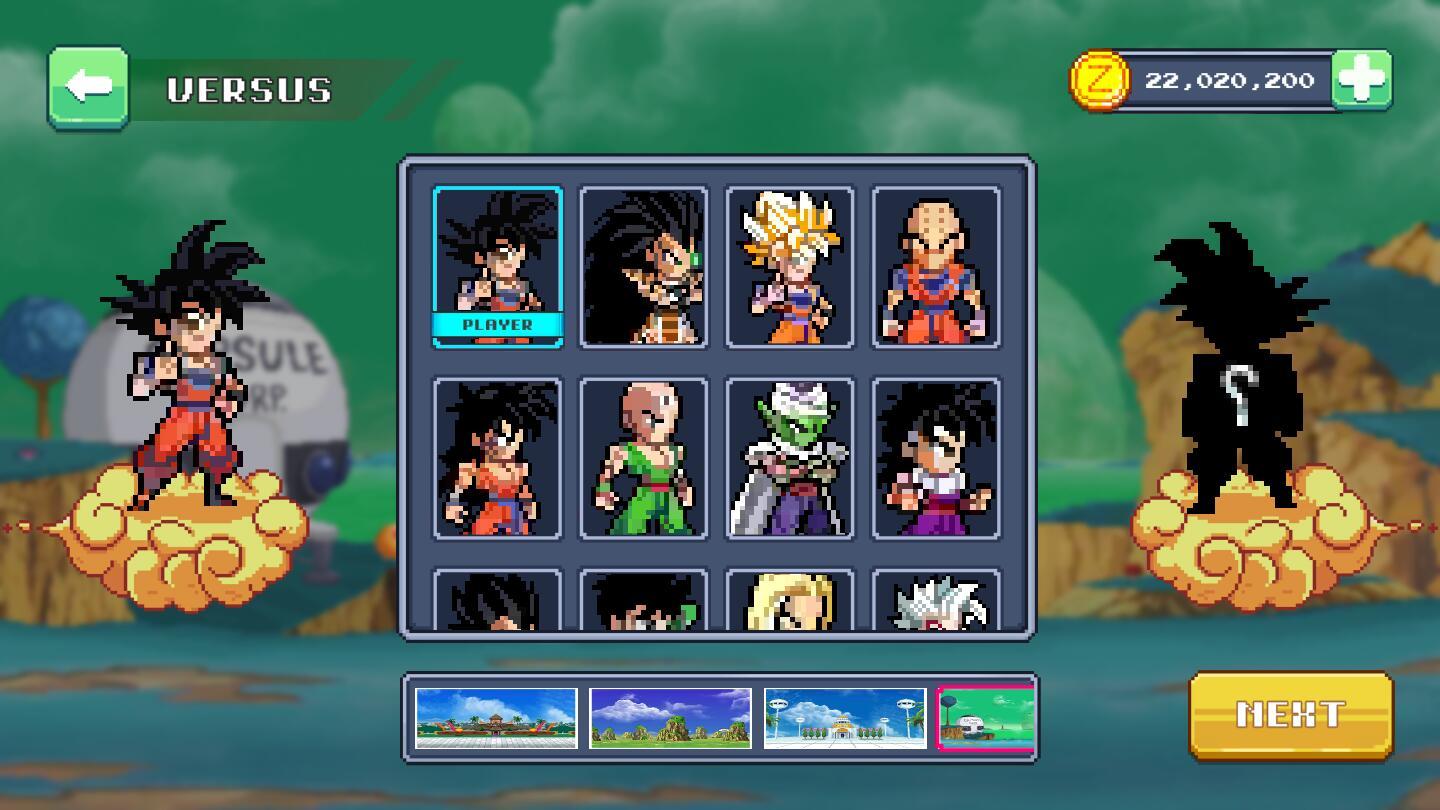Select the Goku tile marked PLAYER
Viewport: 1440px width, 810px height.
[497, 267]
